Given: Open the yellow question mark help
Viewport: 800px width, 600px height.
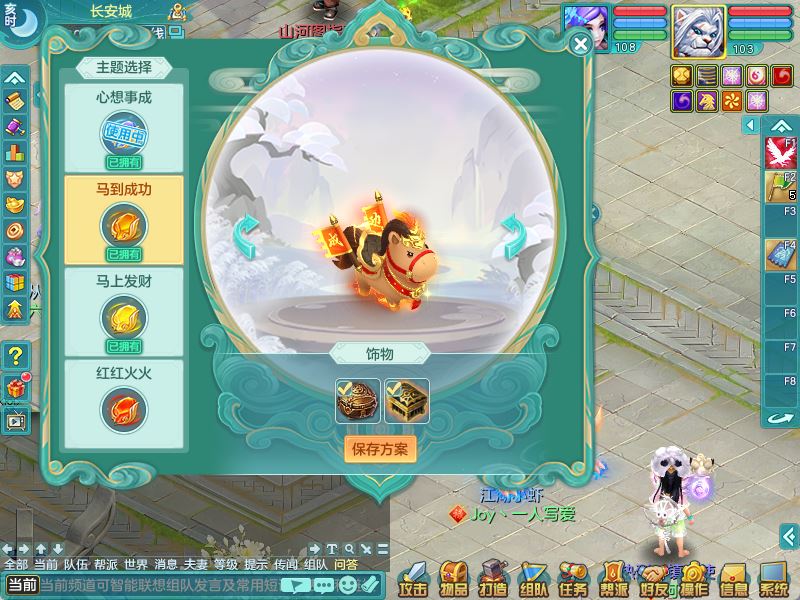Looking at the screenshot, I should coord(15,355).
